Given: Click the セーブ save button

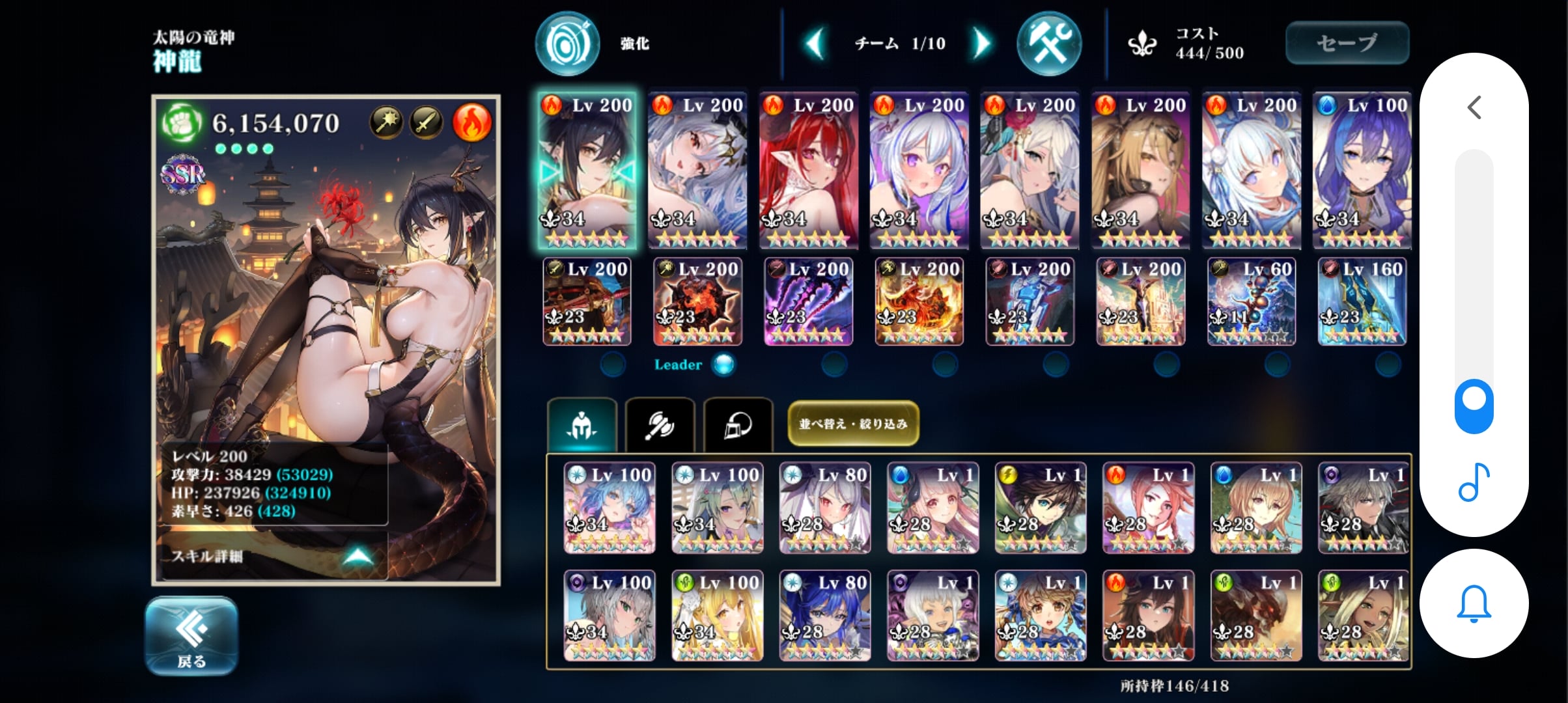Looking at the screenshot, I should pyautogui.click(x=1347, y=43).
